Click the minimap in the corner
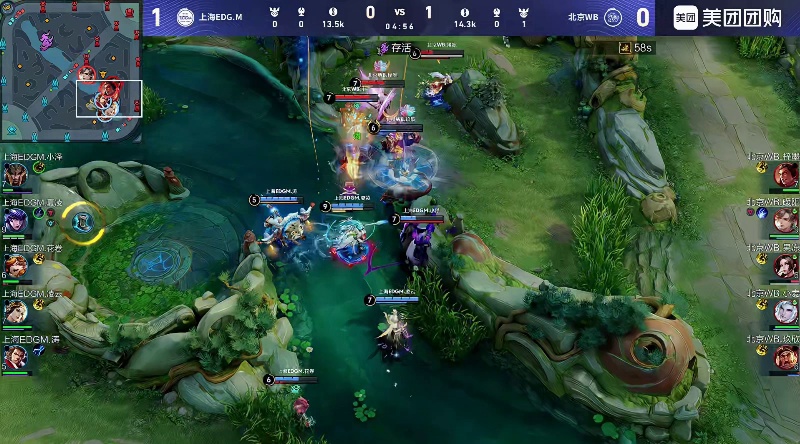This screenshot has width=800, height=444. pos(70,70)
